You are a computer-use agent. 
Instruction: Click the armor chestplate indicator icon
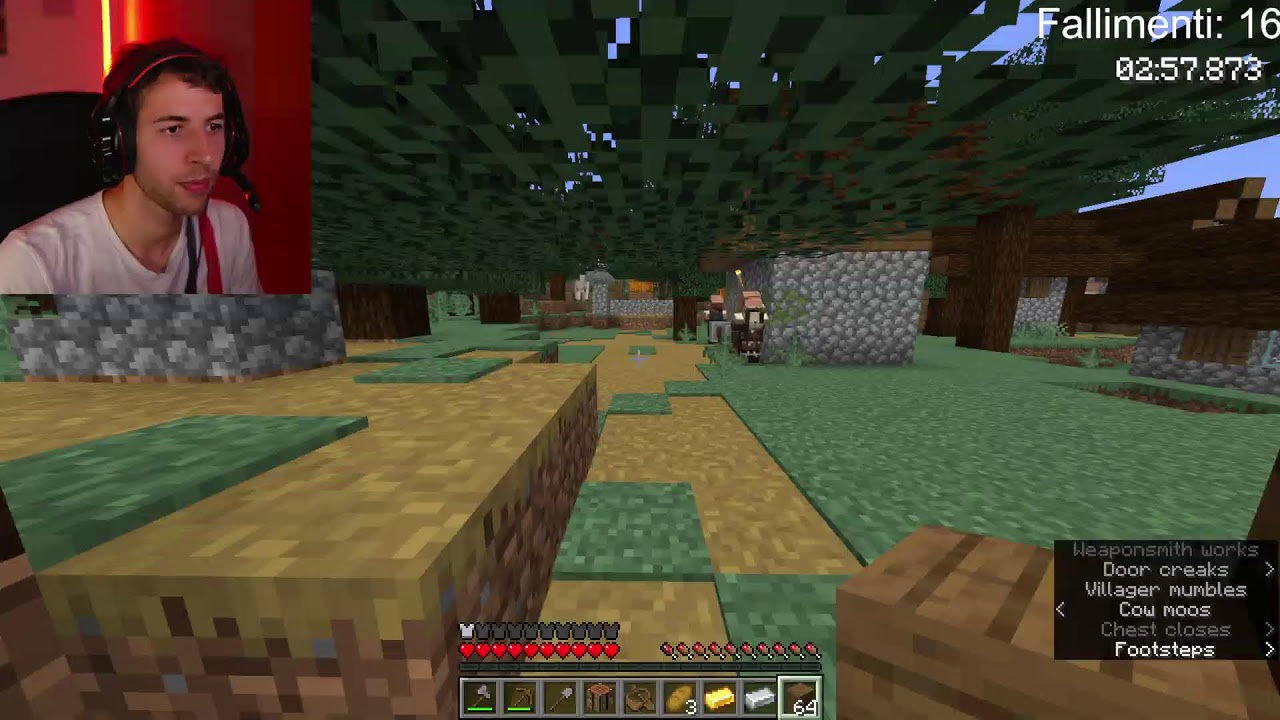click(466, 631)
